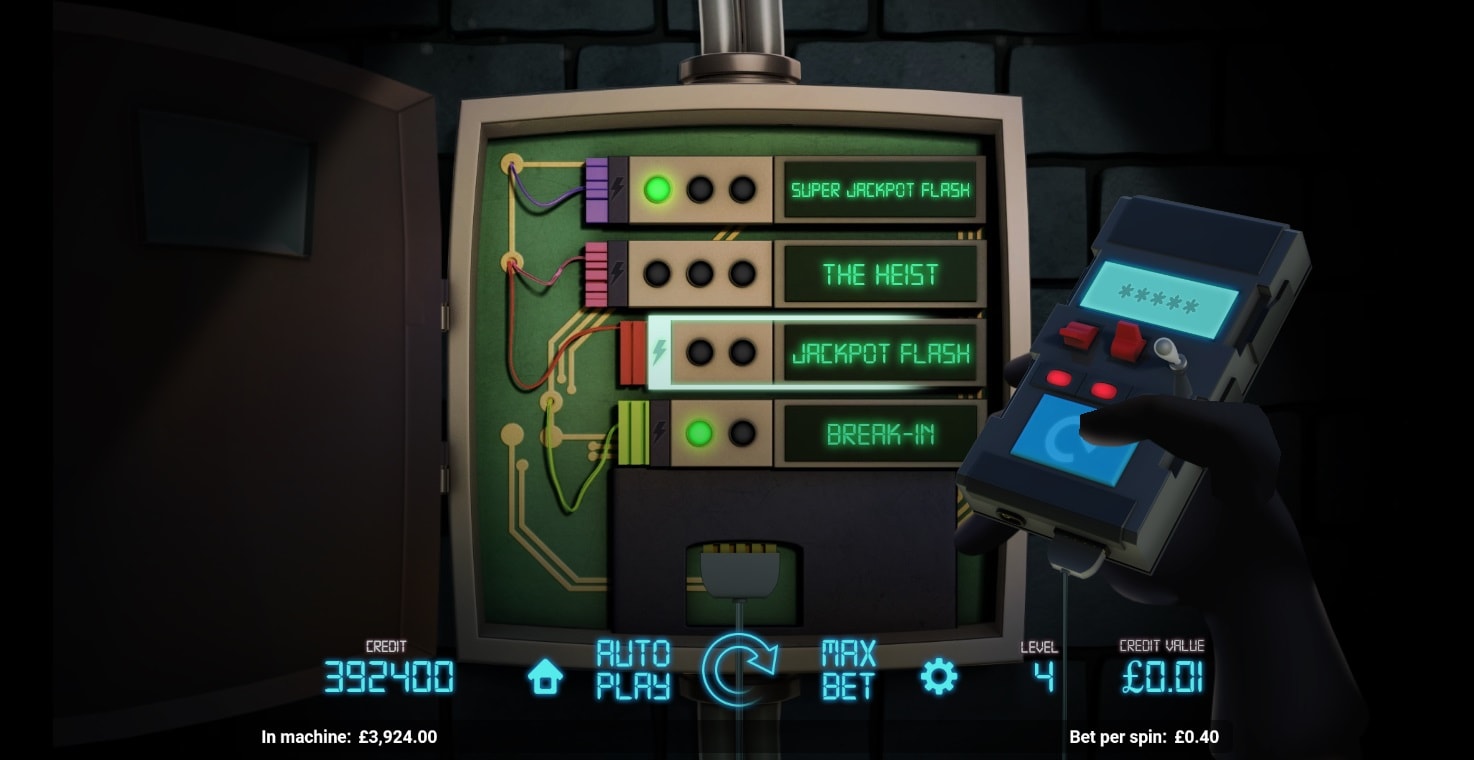Screen dimensions: 1474x760
Task: Select the Super Jackpot Flash jackpot tier
Action: (x=879, y=189)
